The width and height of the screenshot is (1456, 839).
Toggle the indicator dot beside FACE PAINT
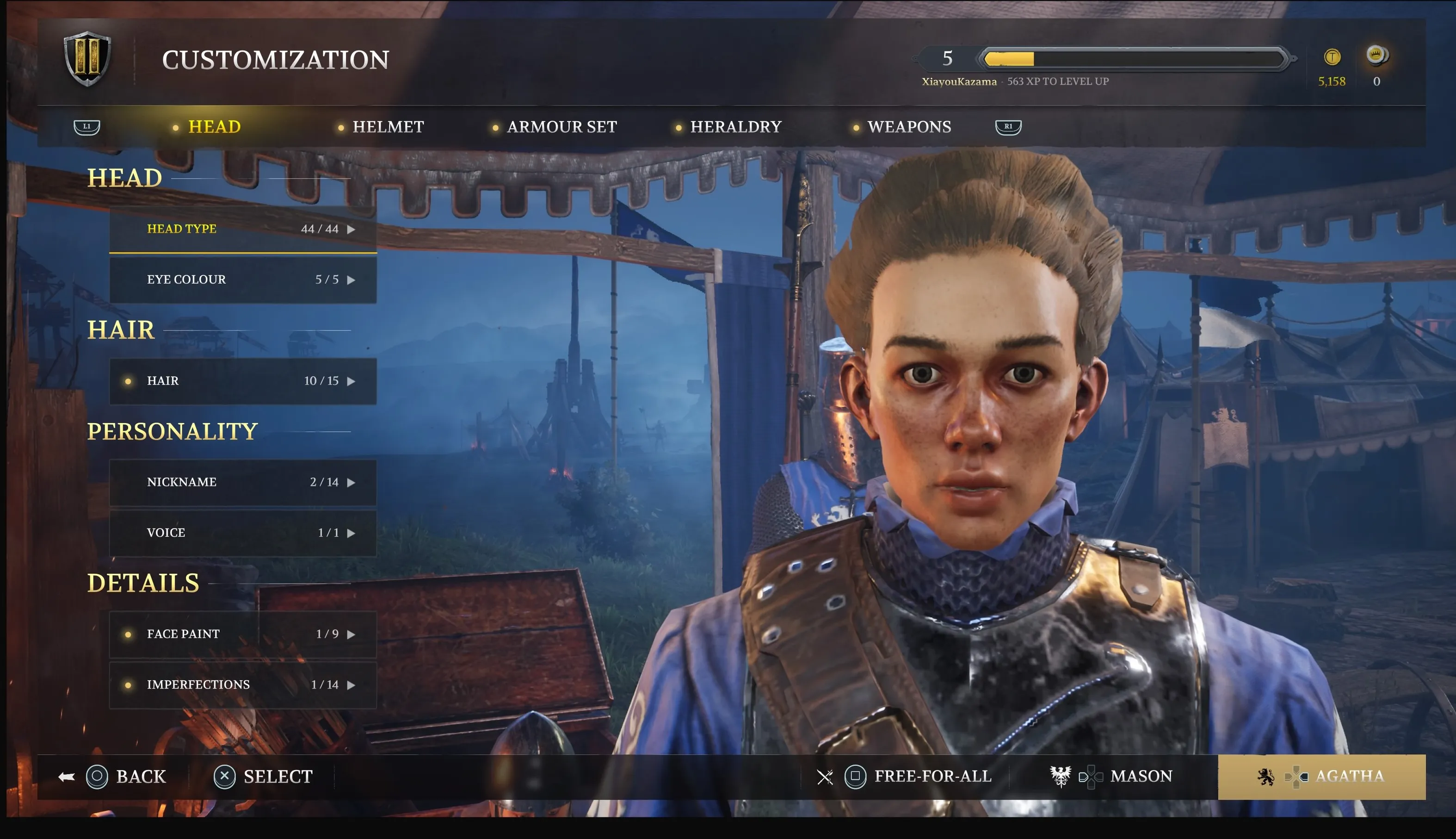128,634
